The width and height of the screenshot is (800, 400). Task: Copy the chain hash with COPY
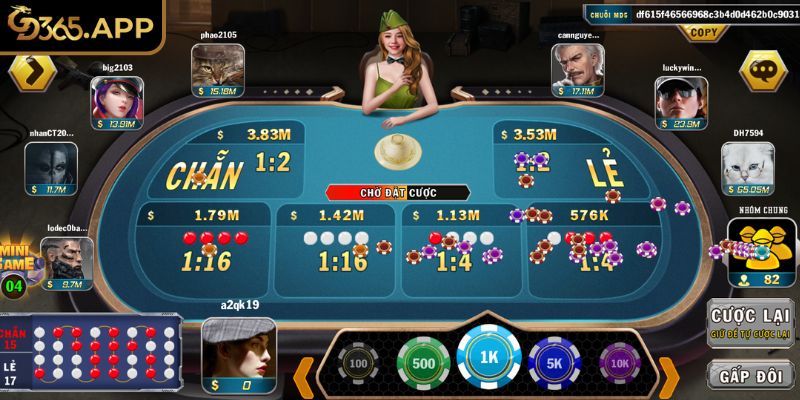pos(704,31)
